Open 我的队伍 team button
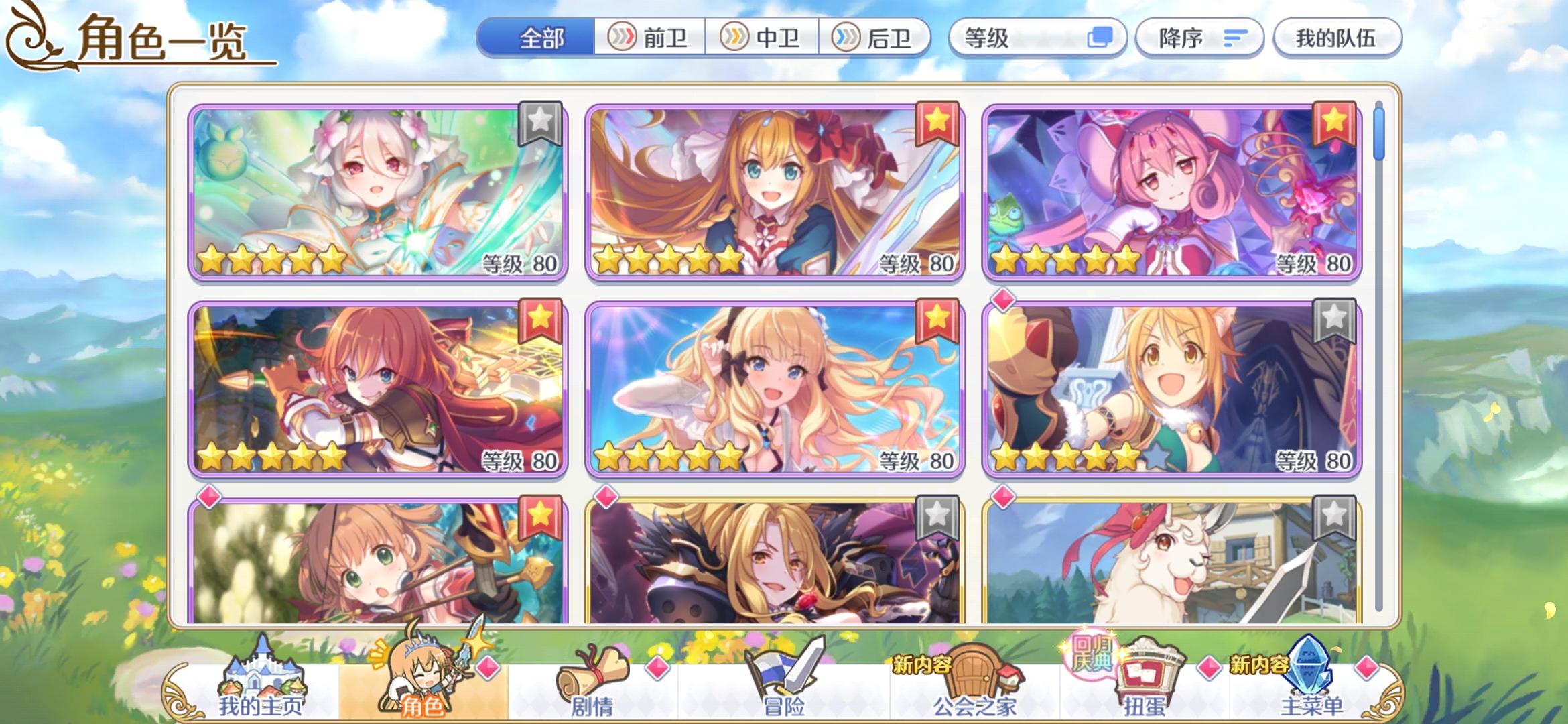1568x724 pixels. tap(1337, 38)
